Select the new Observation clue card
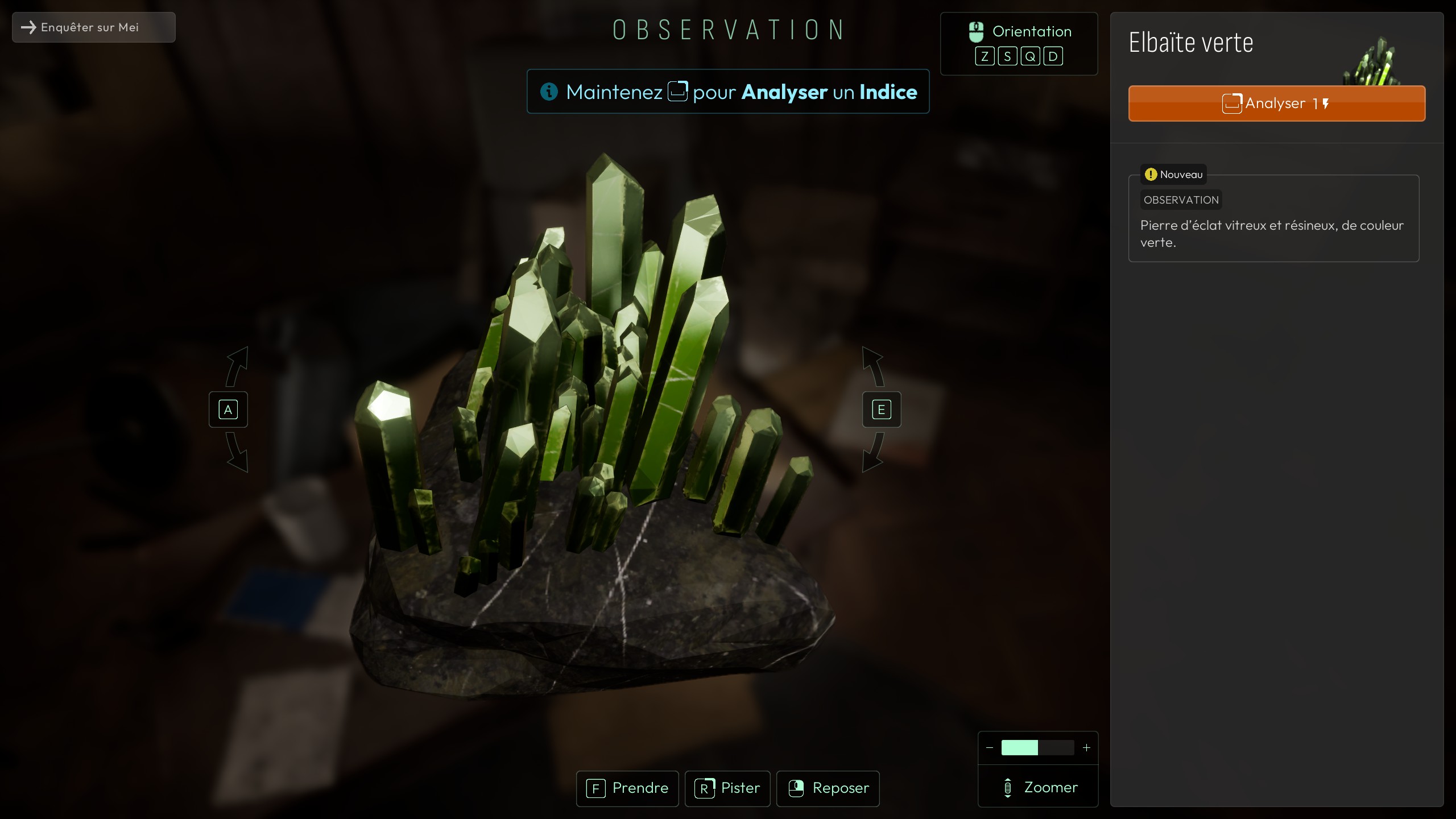 (1273, 219)
